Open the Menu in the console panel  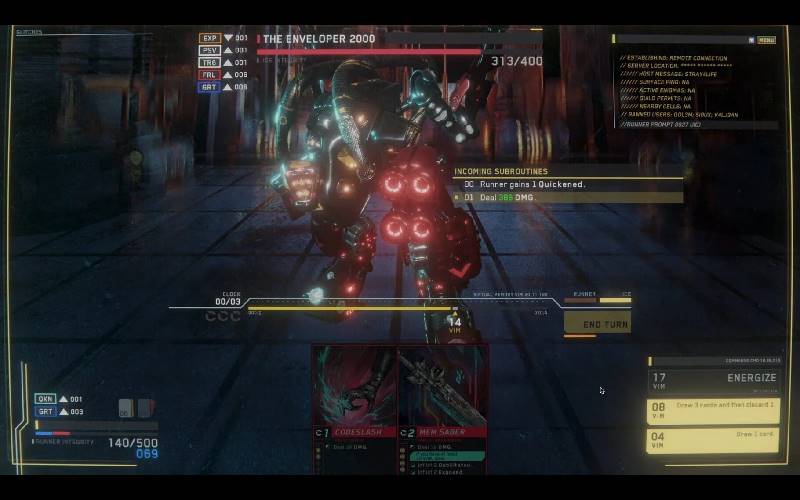click(766, 40)
